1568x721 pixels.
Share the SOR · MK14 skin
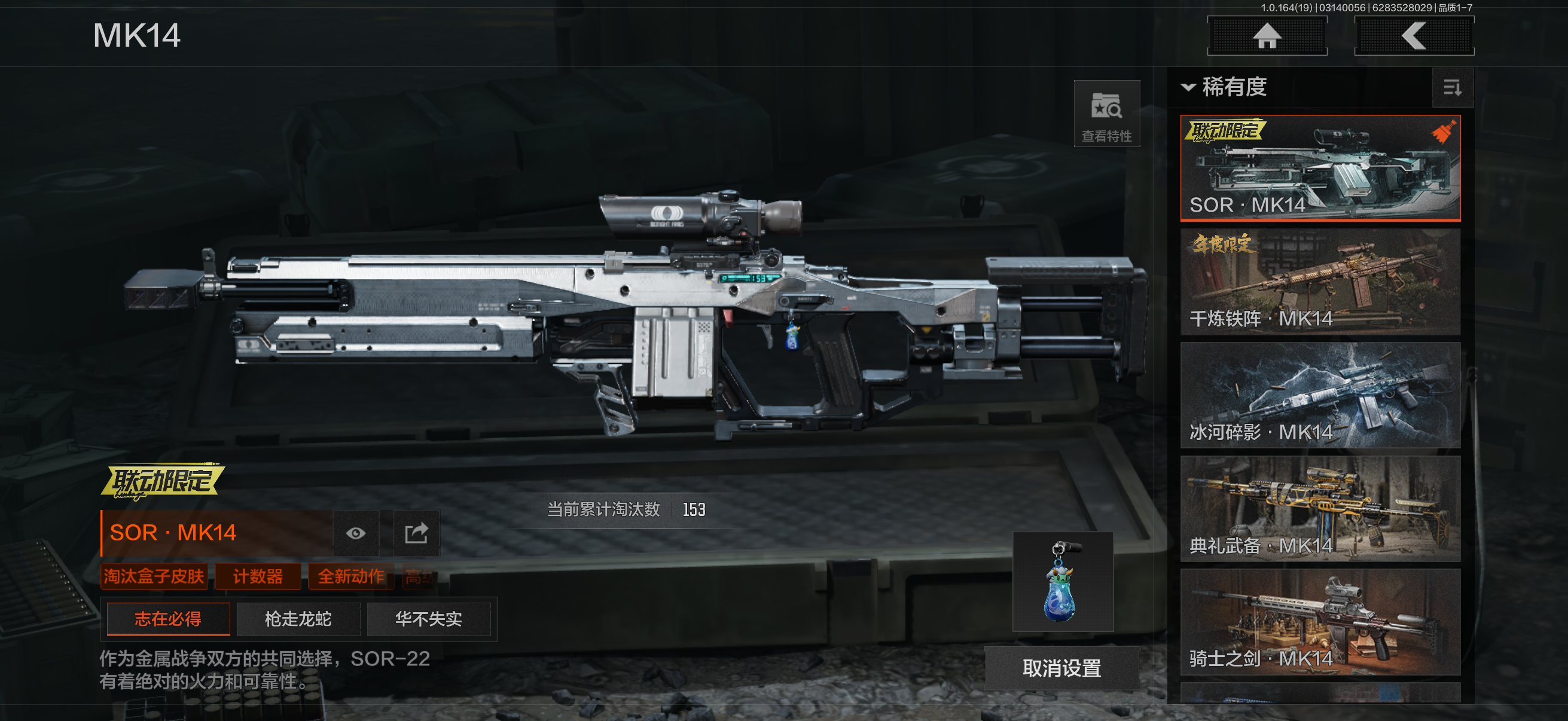[416, 534]
